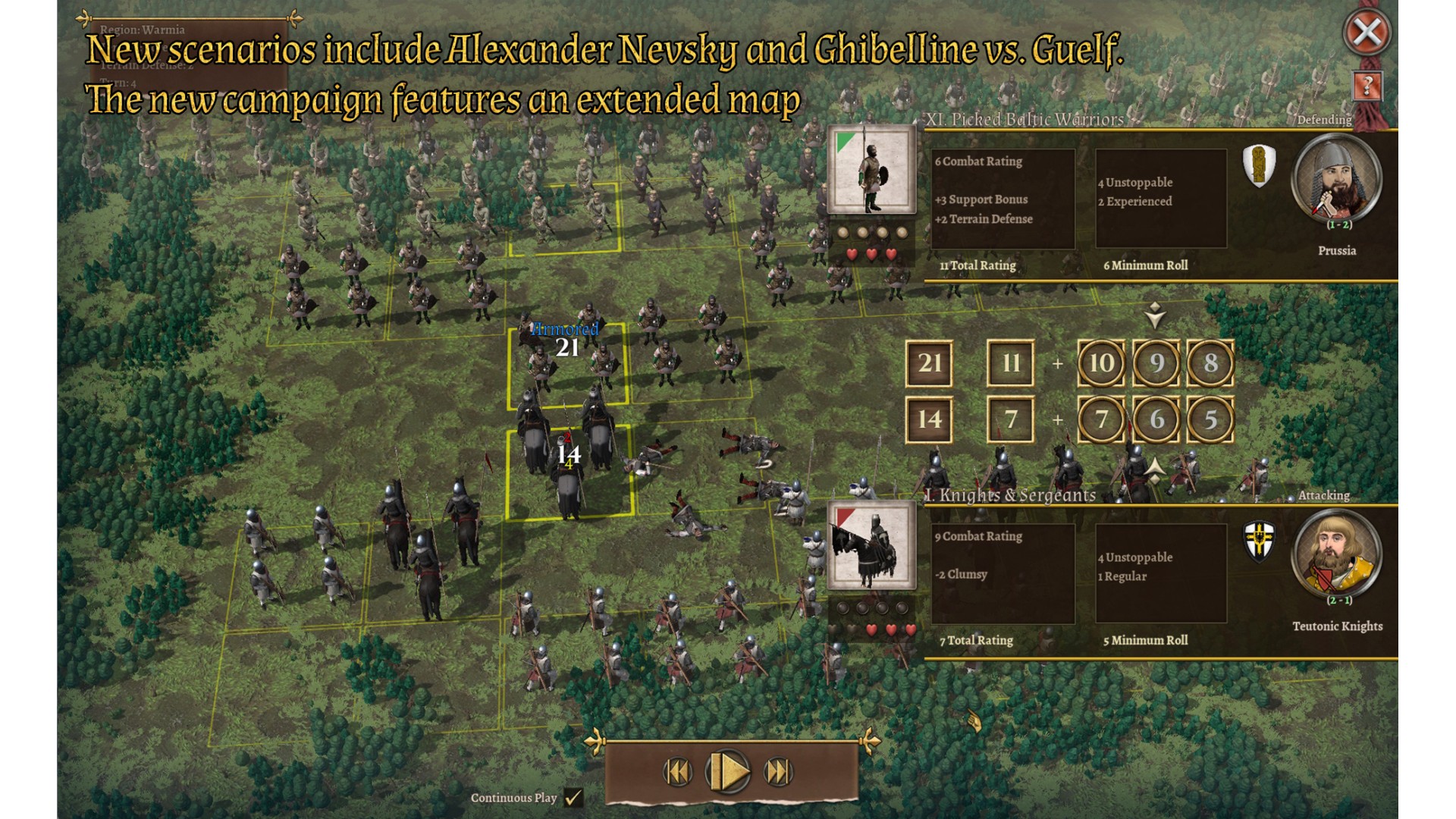Screen dimensions: 1456x819
Task: Rewind to the previous combat step
Action: coord(677,772)
